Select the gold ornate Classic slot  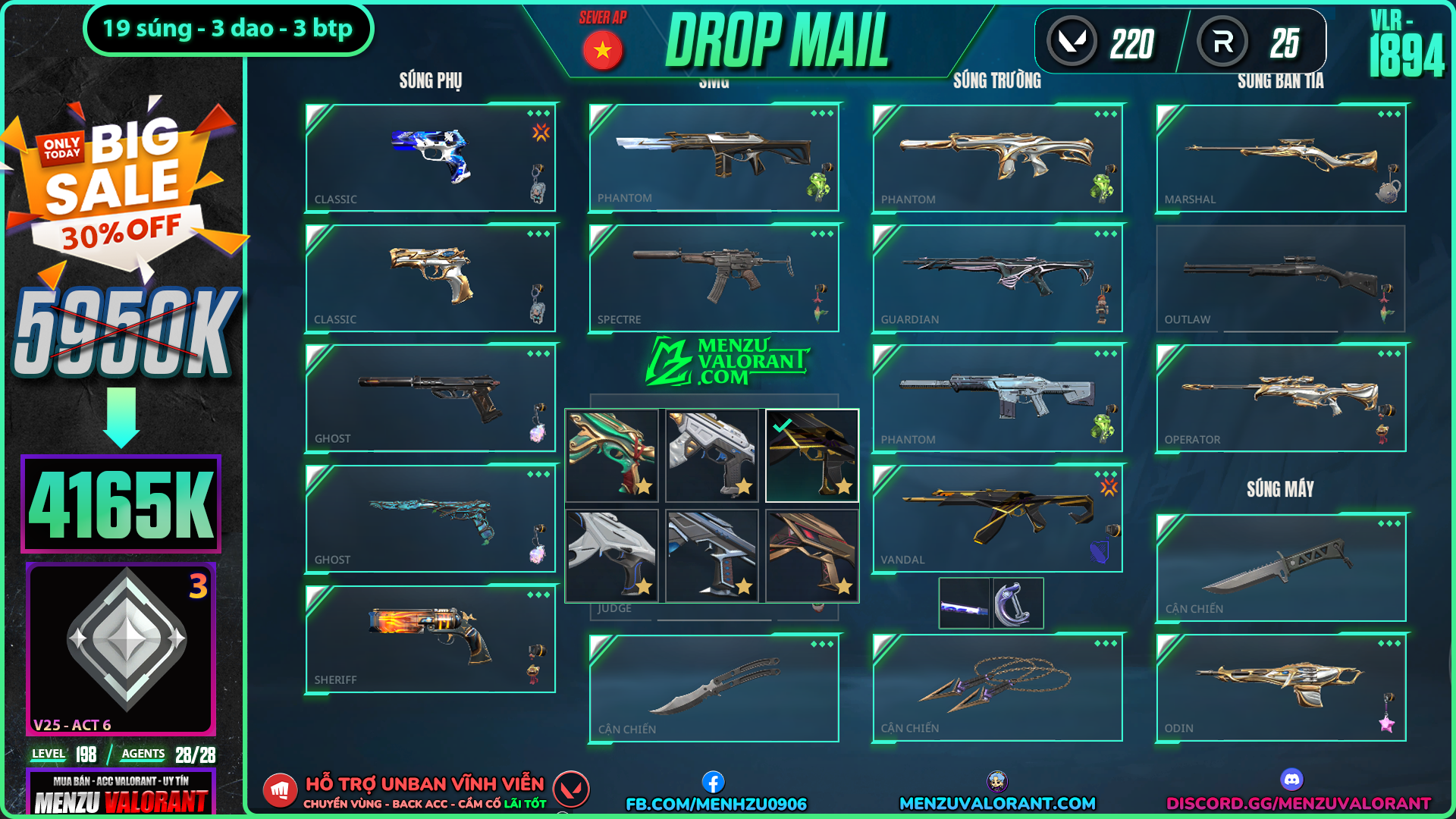[430, 278]
